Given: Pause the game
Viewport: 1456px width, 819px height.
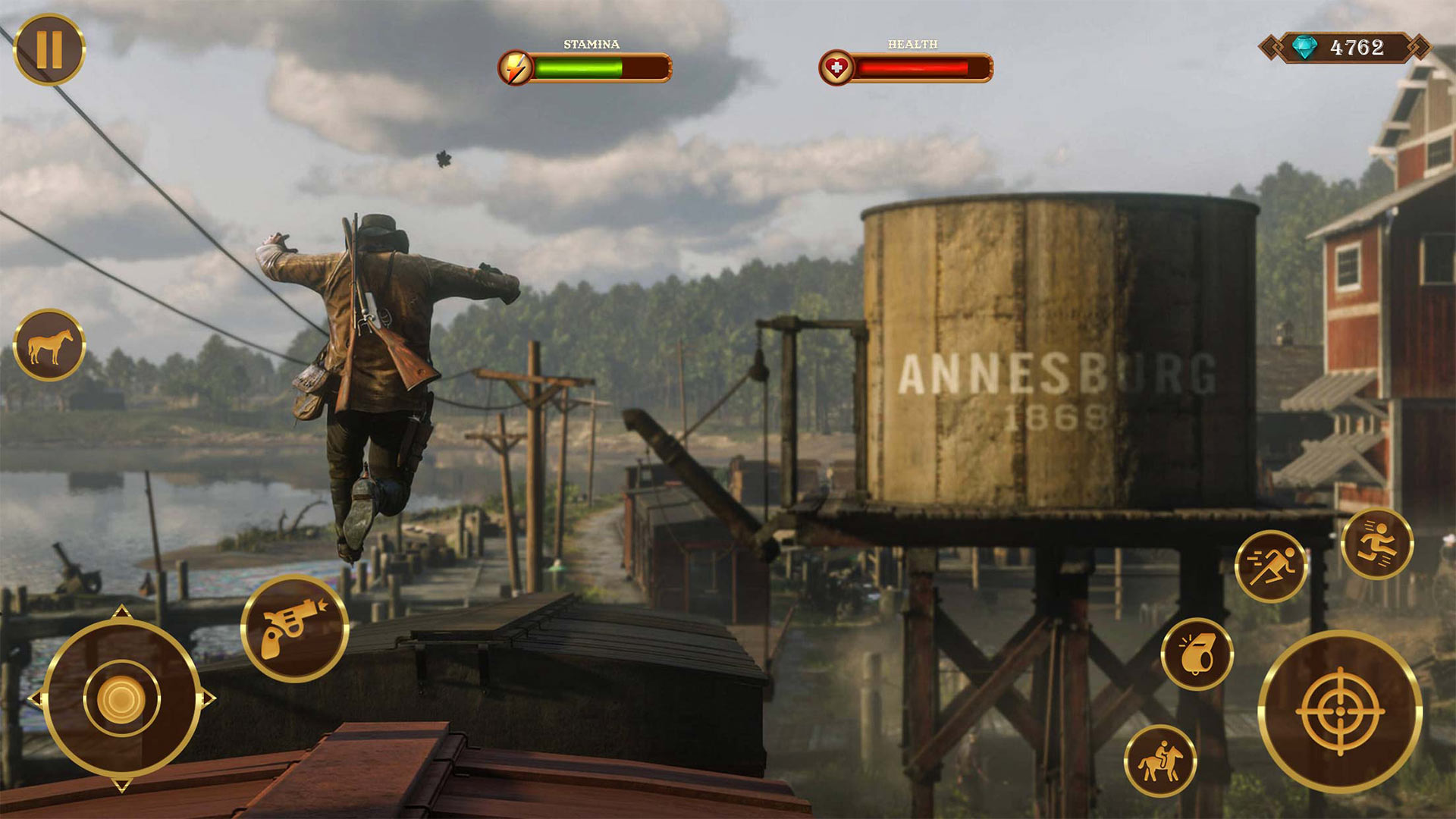Looking at the screenshot, I should pos(49,49).
